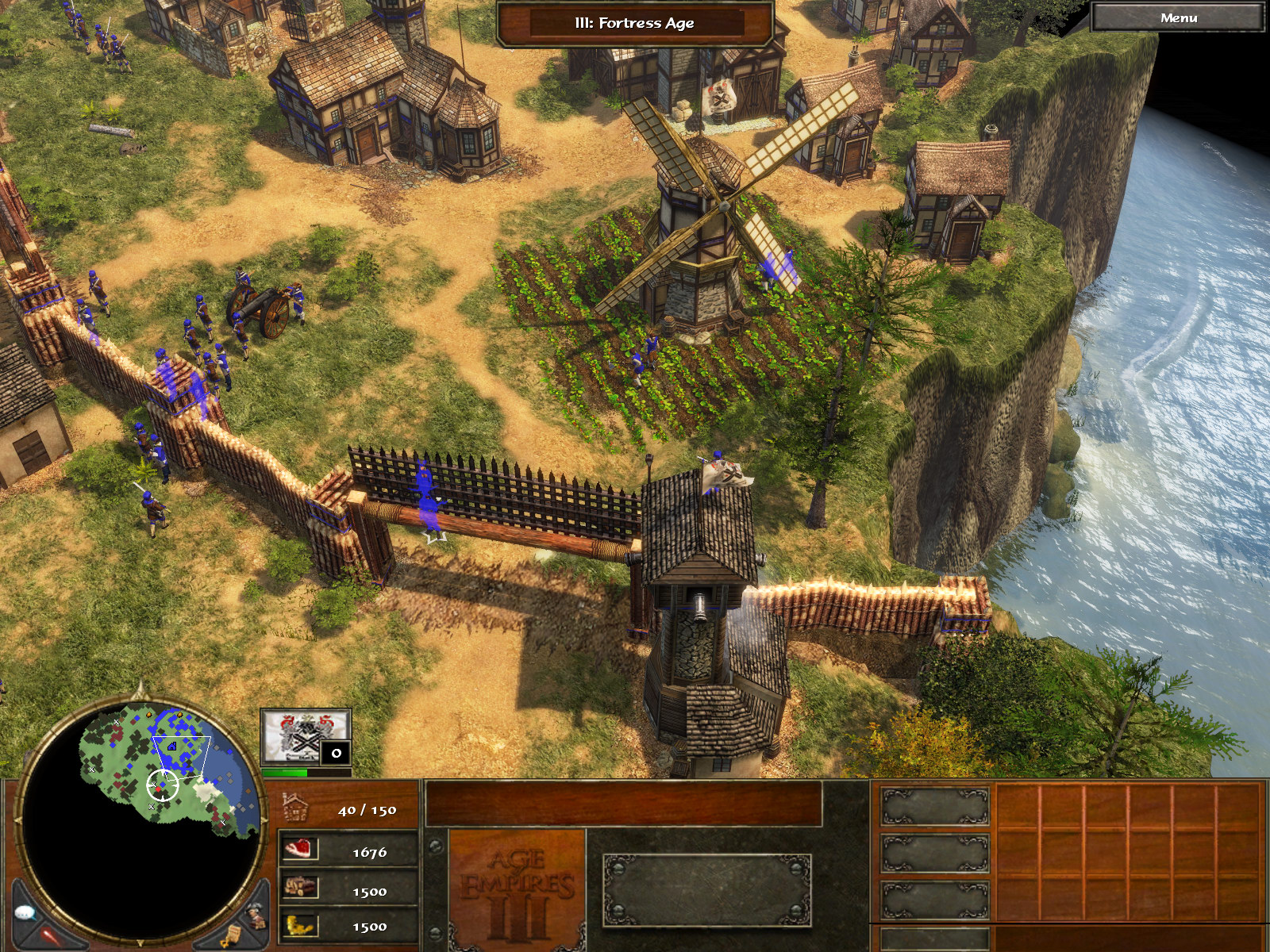The height and width of the screenshot is (952, 1270).
Task: Open the Menu button
Action: [1178, 18]
